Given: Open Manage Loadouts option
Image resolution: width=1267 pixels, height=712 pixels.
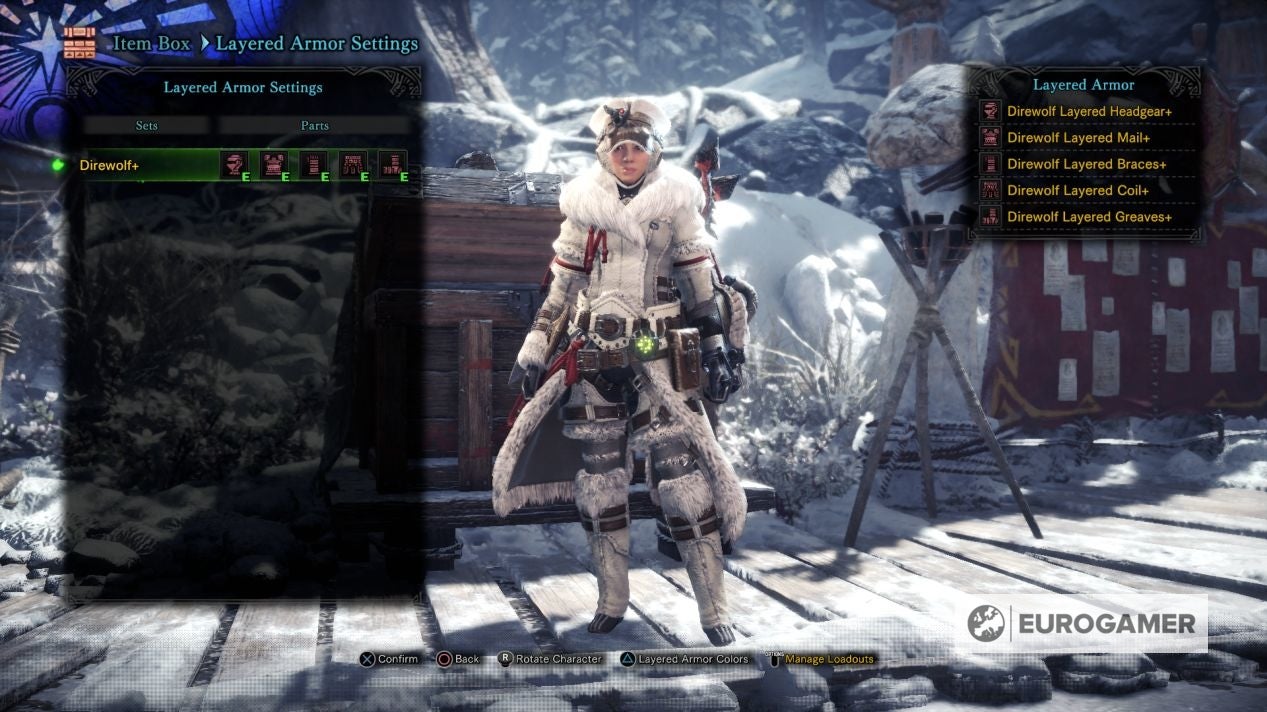Looking at the screenshot, I should 828,660.
